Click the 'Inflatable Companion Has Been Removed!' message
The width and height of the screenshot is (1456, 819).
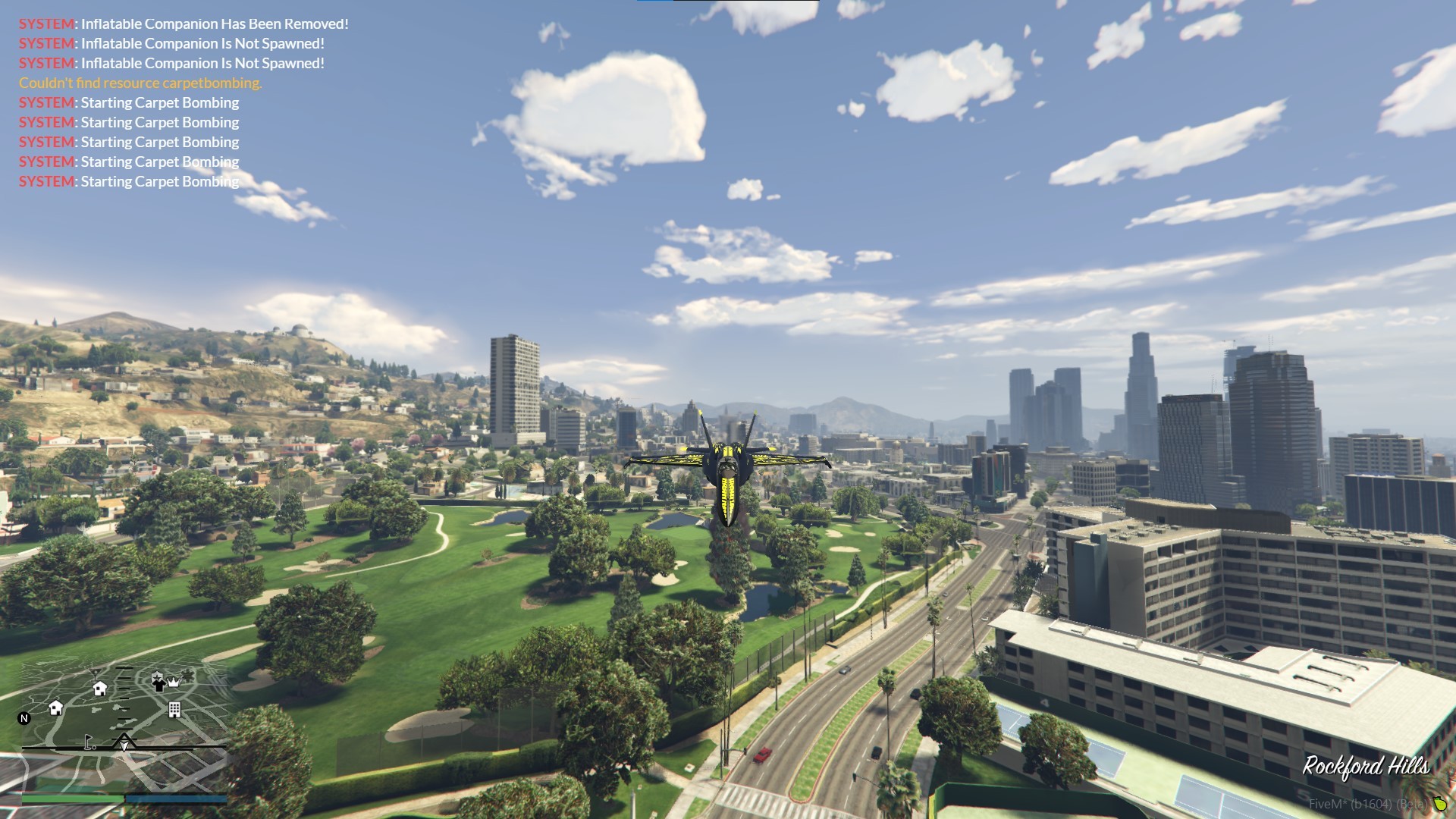(x=182, y=24)
